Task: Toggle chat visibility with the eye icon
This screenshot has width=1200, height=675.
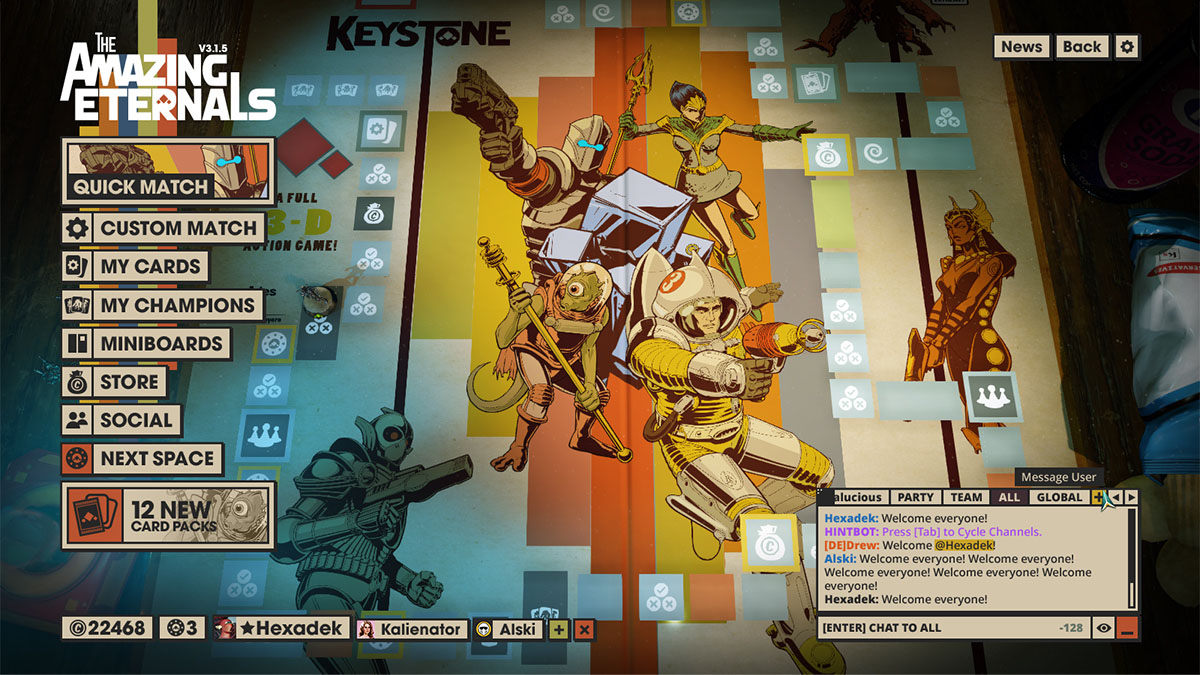Action: 1104,628
